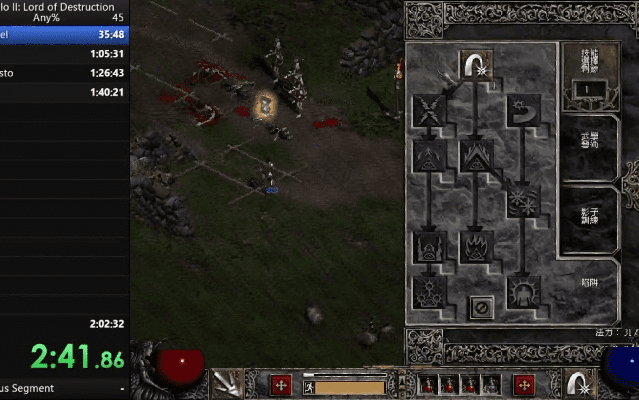Select the Blade Sentinel skill icon
The width and height of the screenshot is (639, 400).
coord(522,108)
